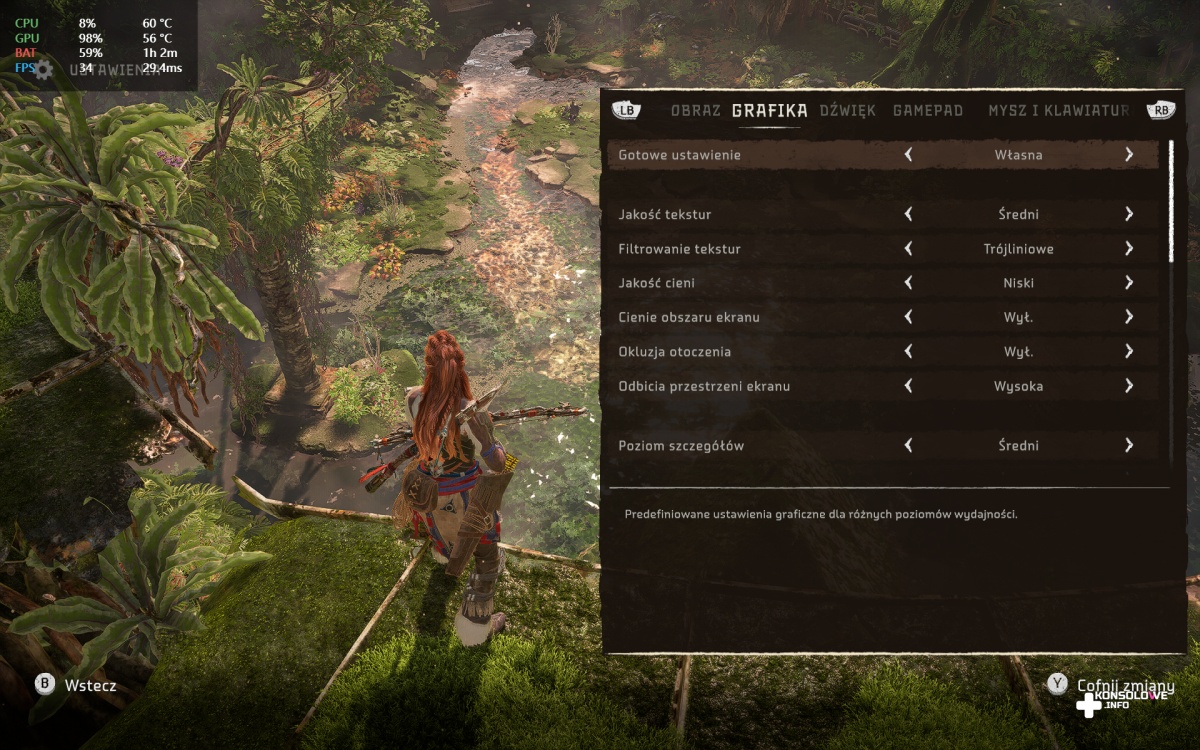1200x750 pixels.
Task: Decrease Poziom szczegółów using left arrow
Action: 908,446
